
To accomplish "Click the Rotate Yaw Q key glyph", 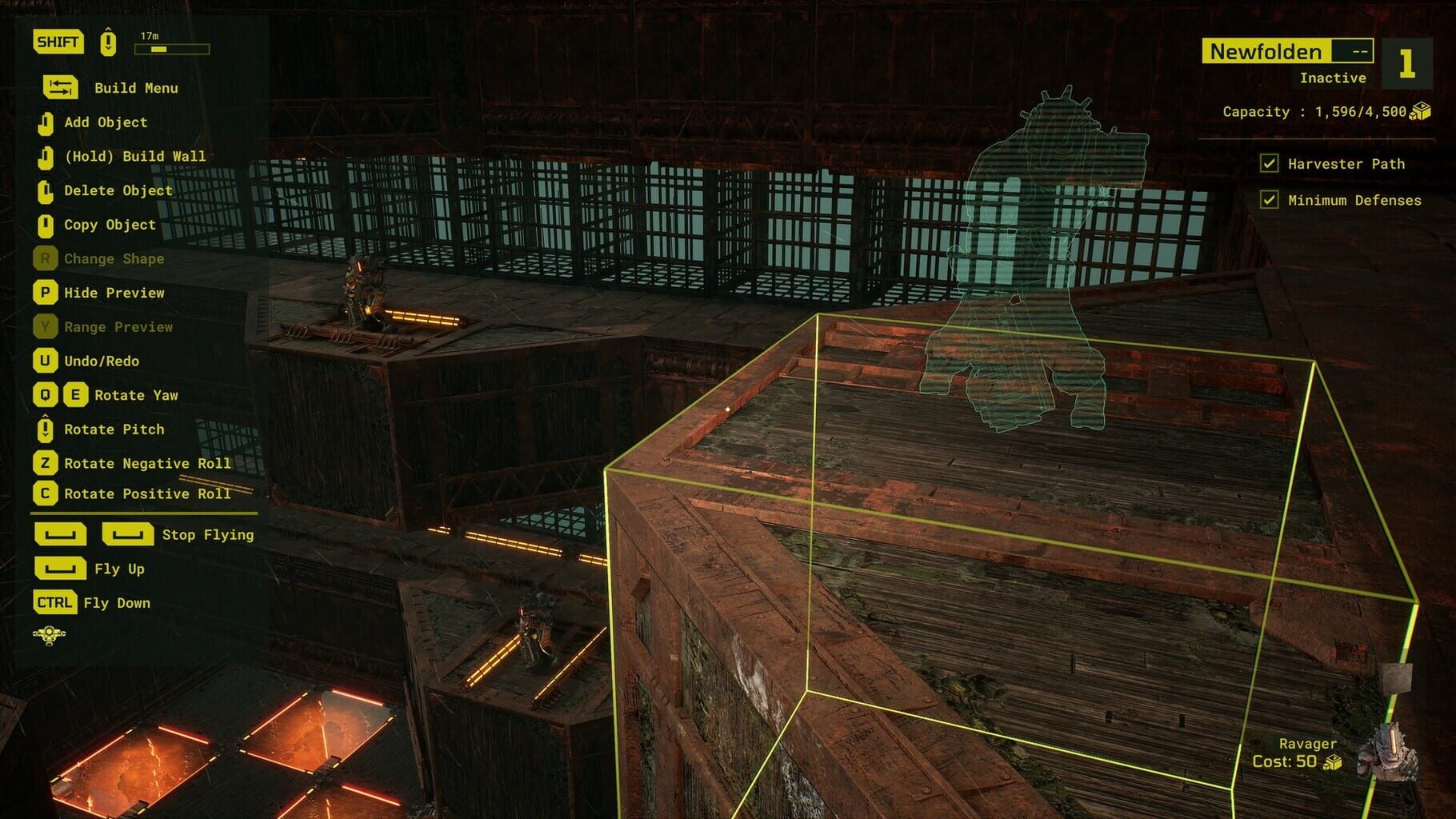I will [x=47, y=395].
